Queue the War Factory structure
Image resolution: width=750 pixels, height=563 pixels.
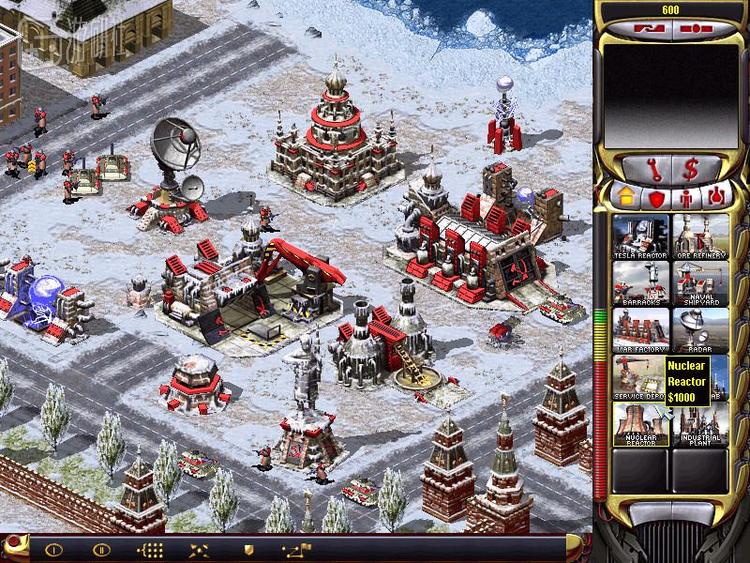coord(641,330)
